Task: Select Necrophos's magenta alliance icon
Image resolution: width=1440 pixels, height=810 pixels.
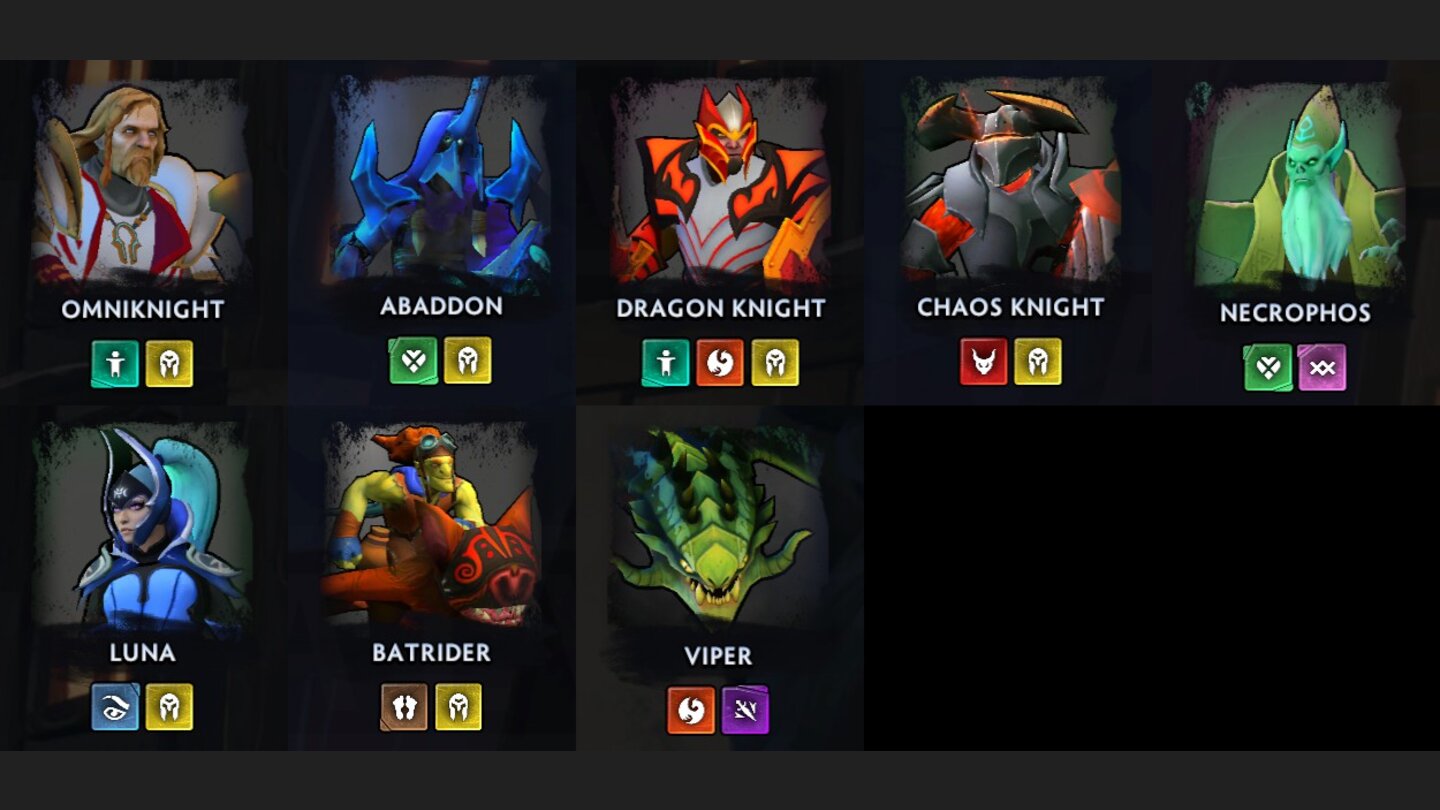Action: (x=1322, y=368)
